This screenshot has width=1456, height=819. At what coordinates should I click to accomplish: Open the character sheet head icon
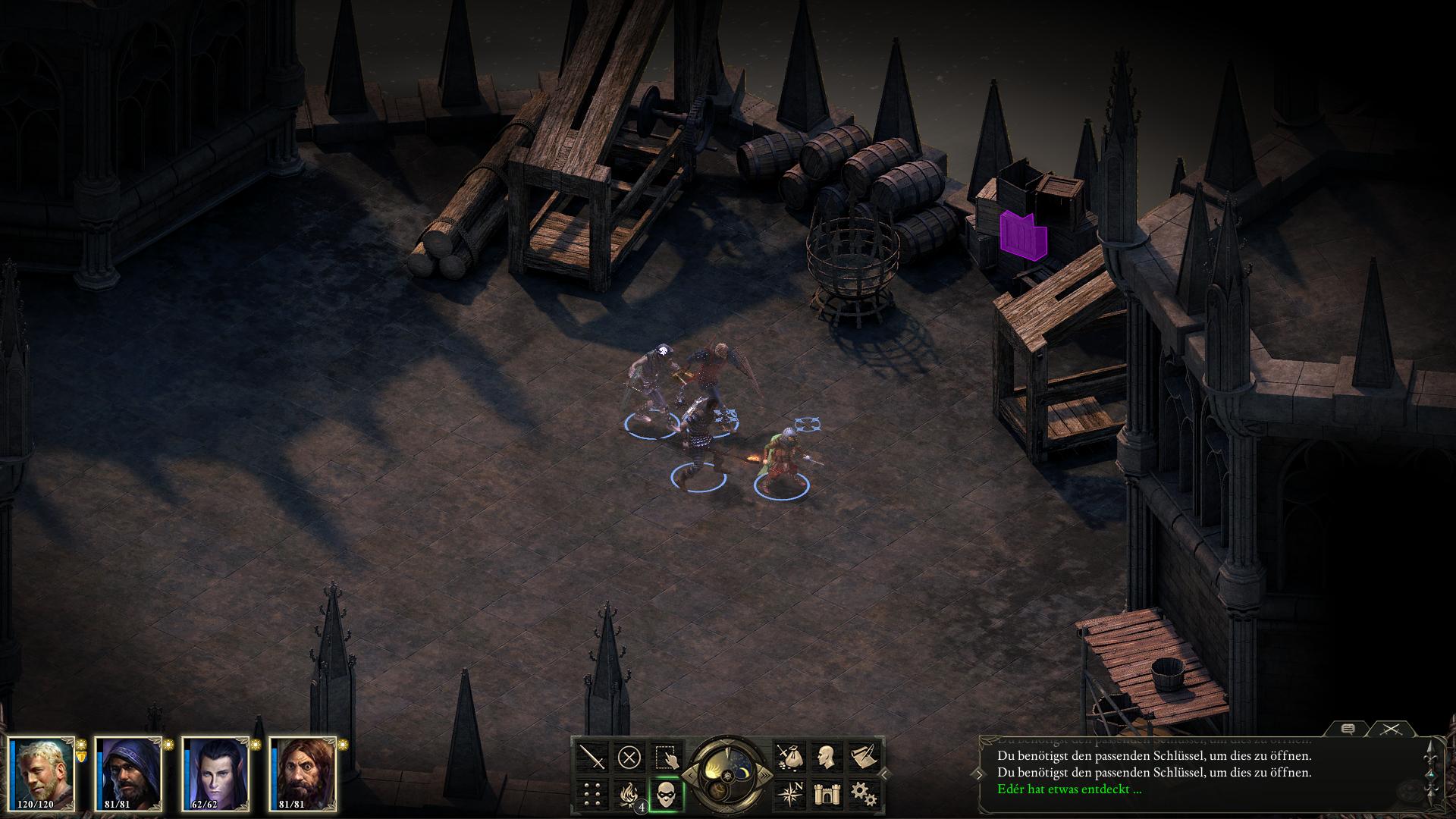(x=826, y=757)
